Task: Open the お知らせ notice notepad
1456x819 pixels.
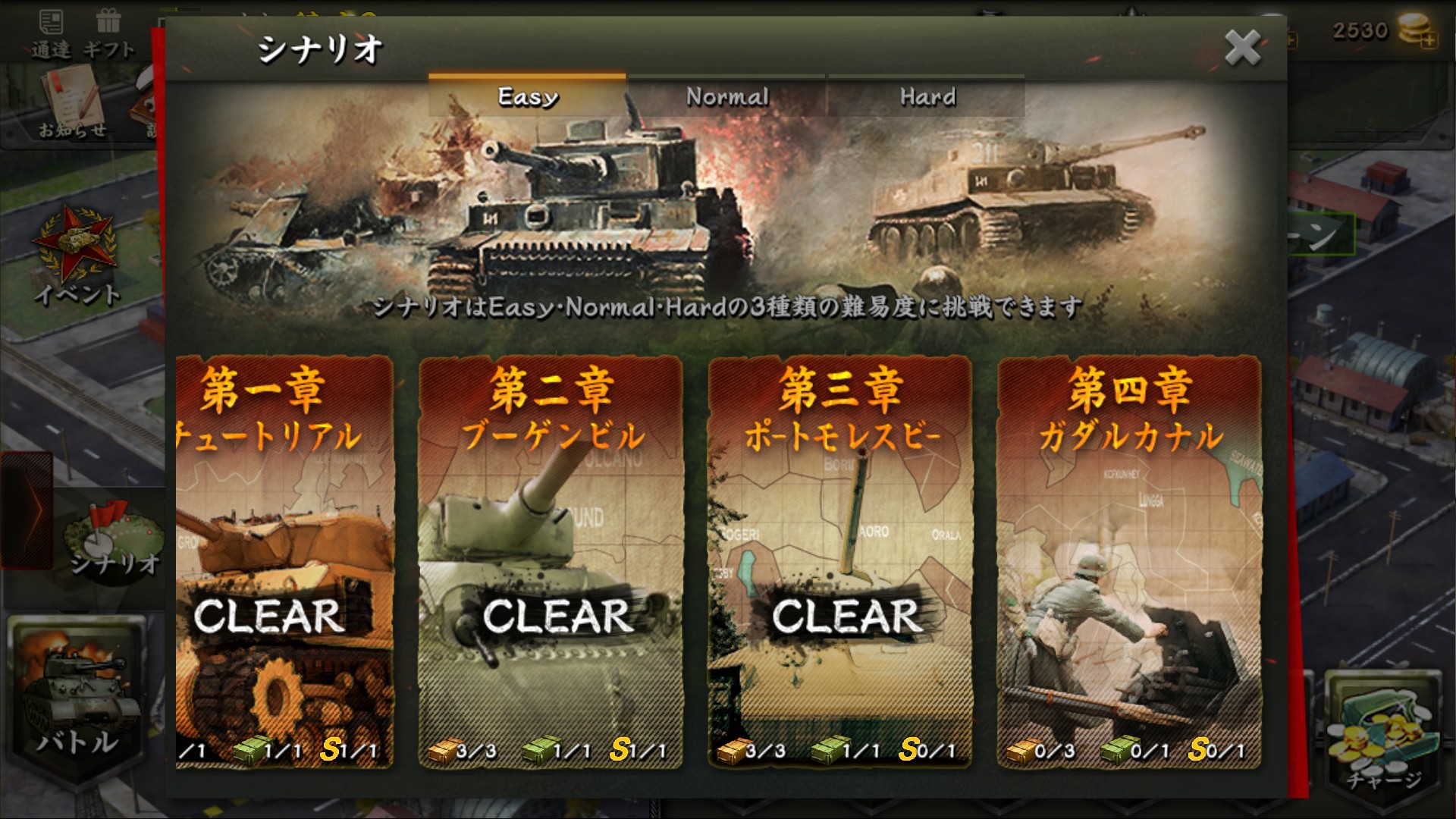Action: (x=72, y=102)
